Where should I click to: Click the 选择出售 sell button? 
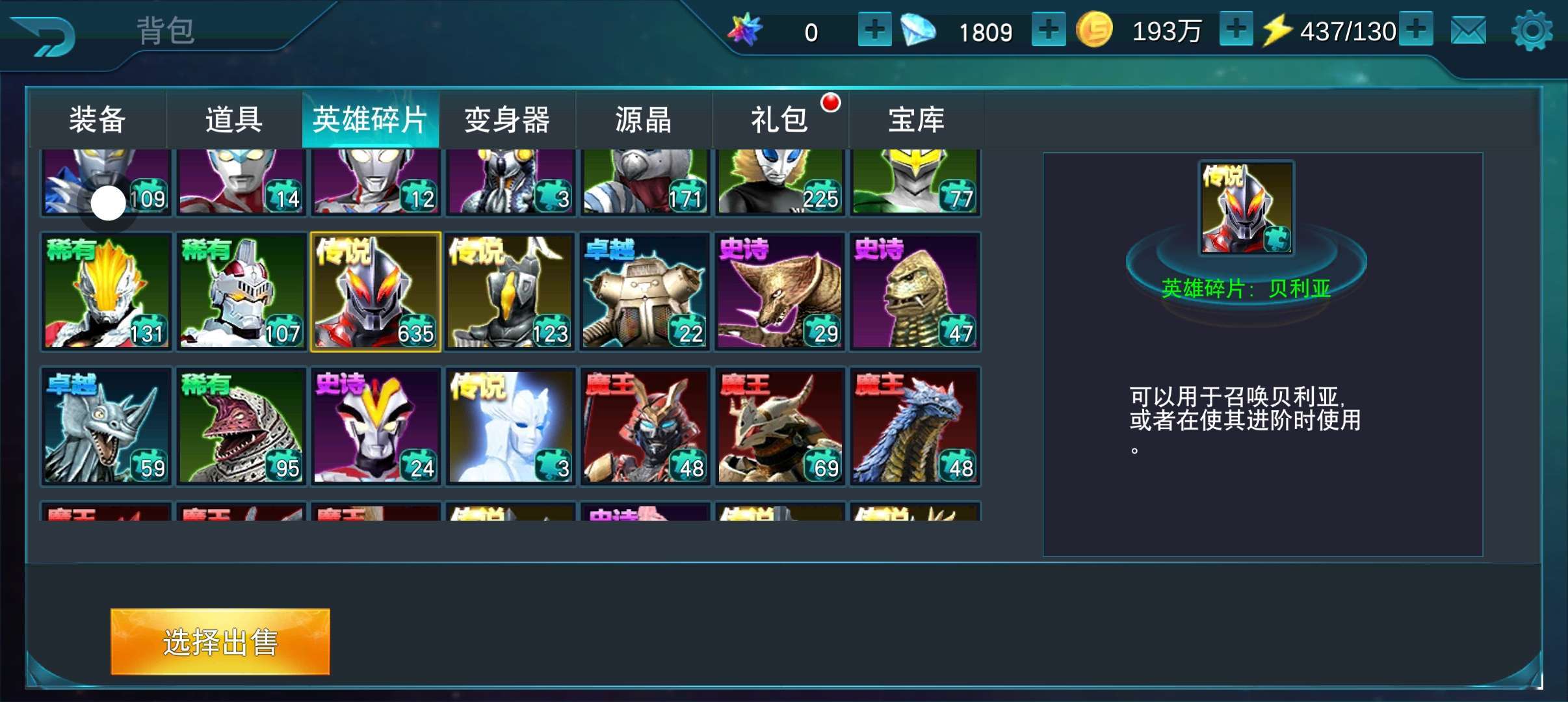point(220,642)
